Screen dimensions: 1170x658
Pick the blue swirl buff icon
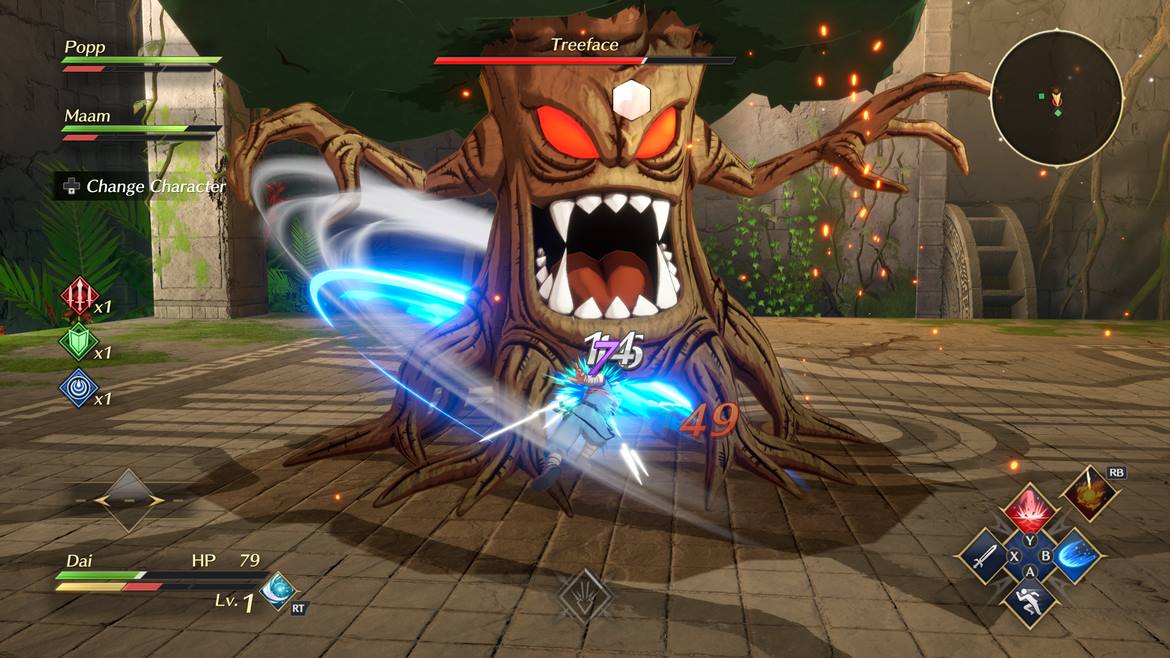(x=77, y=387)
